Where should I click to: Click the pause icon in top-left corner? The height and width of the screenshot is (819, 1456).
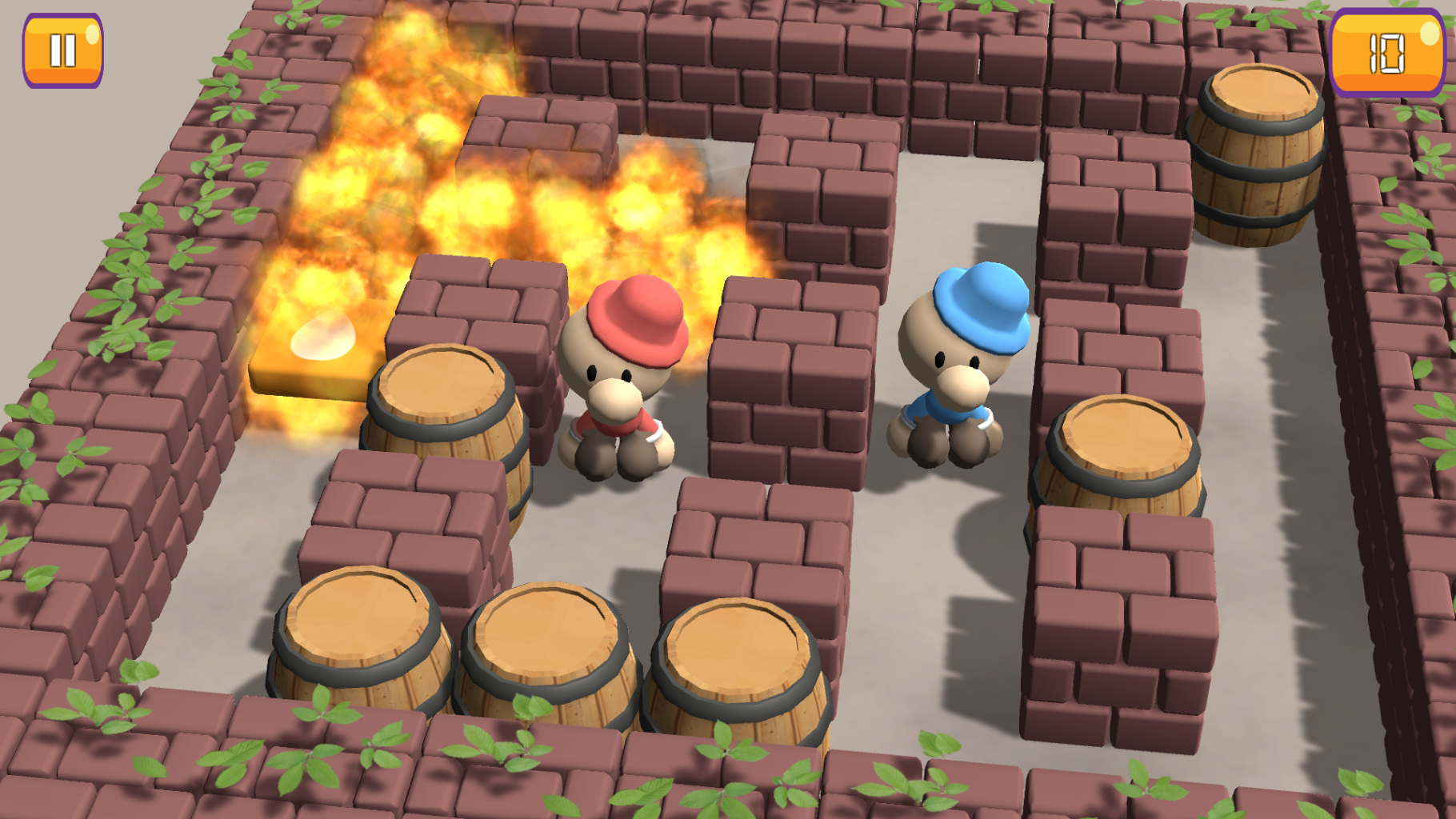(63, 50)
